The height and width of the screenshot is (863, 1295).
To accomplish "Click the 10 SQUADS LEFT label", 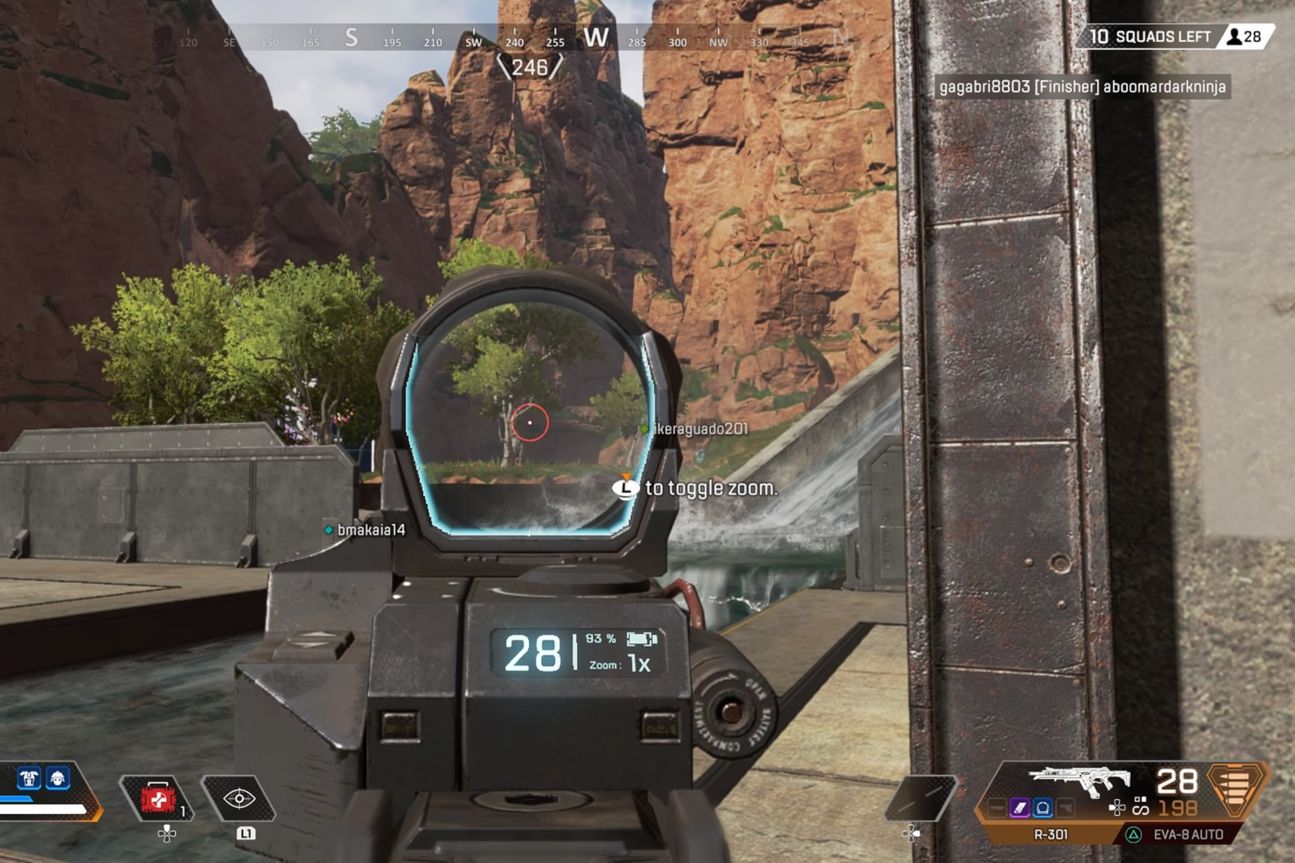I will point(1150,35).
